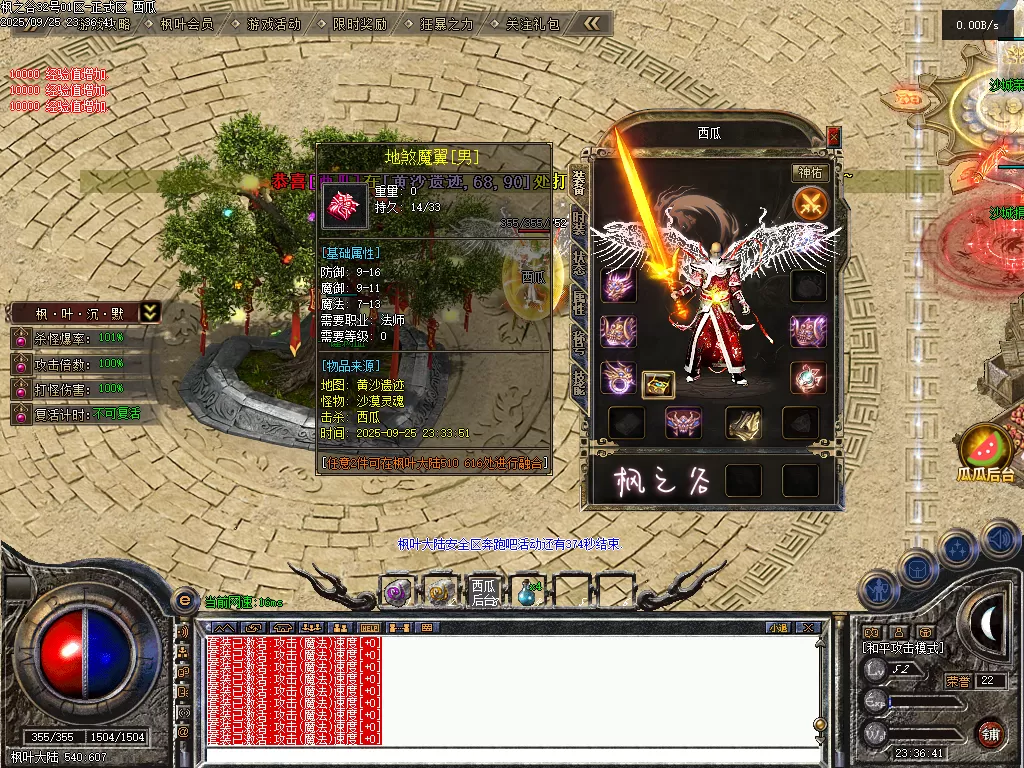The image size is (1024, 768).
Task: Open the 神佑 button in character panel
Action: point(809,172)
